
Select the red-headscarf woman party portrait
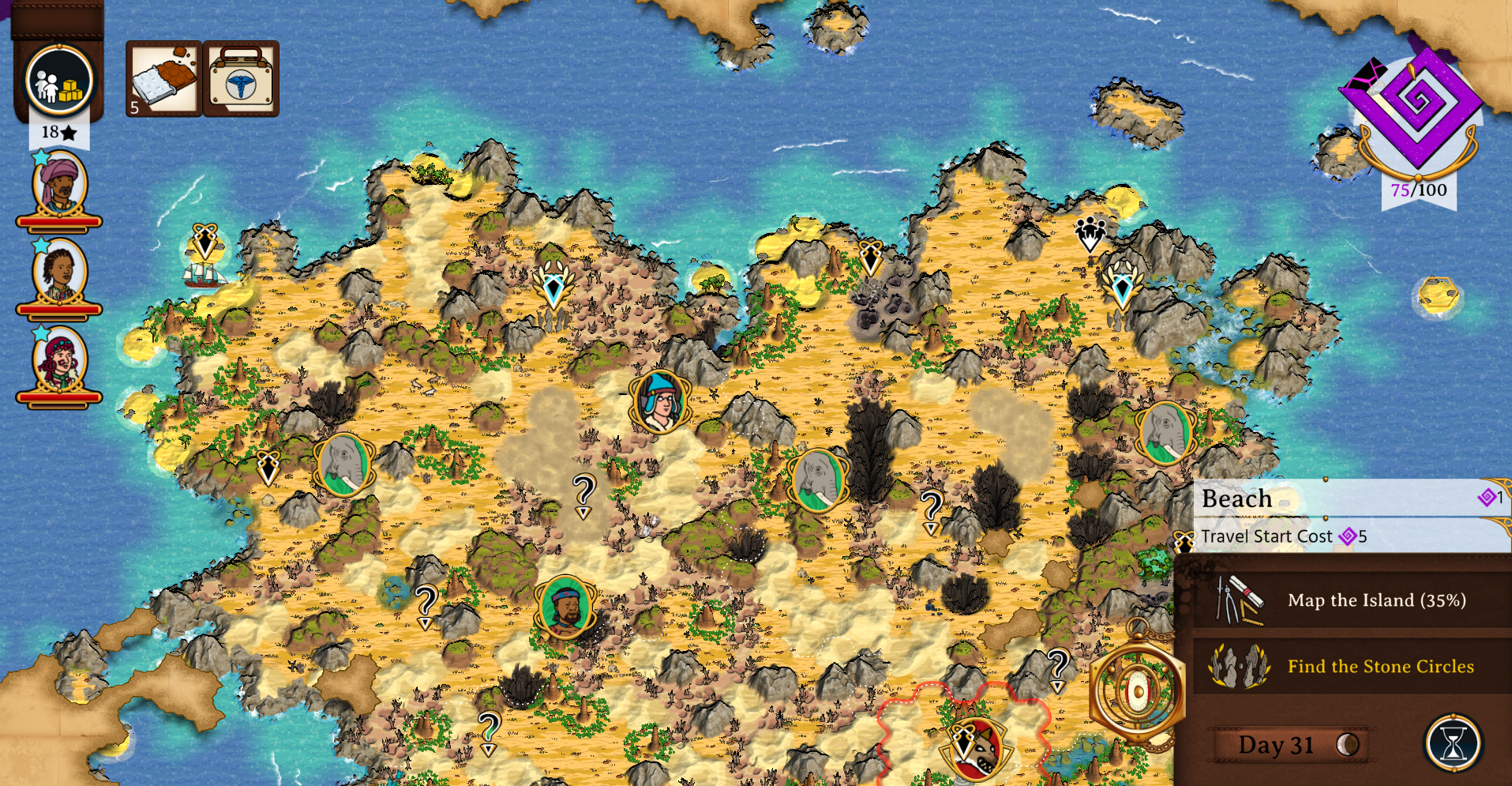pos(59,361)
